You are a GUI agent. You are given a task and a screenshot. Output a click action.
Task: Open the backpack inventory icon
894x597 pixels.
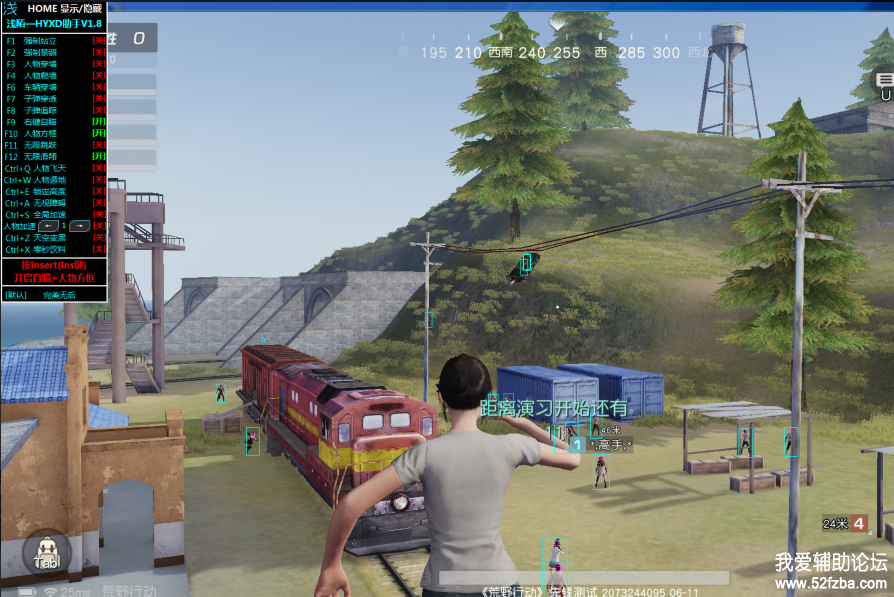46,553
